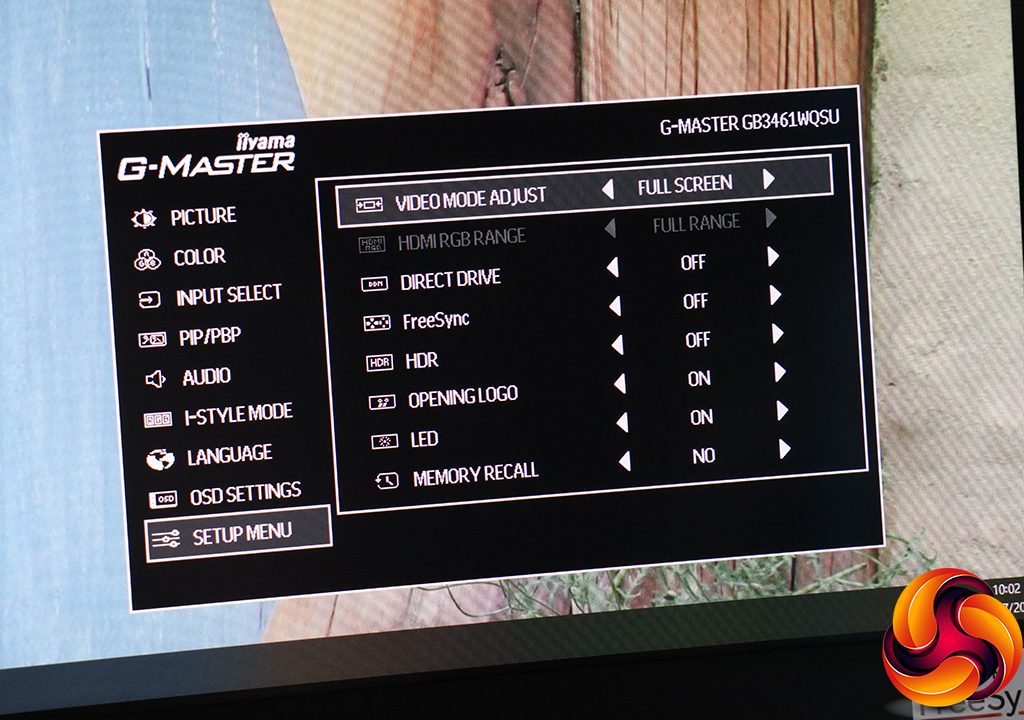Select the VIDEO MODE ADJUST row
This screenshot has height=720, width=1024.
470,198
